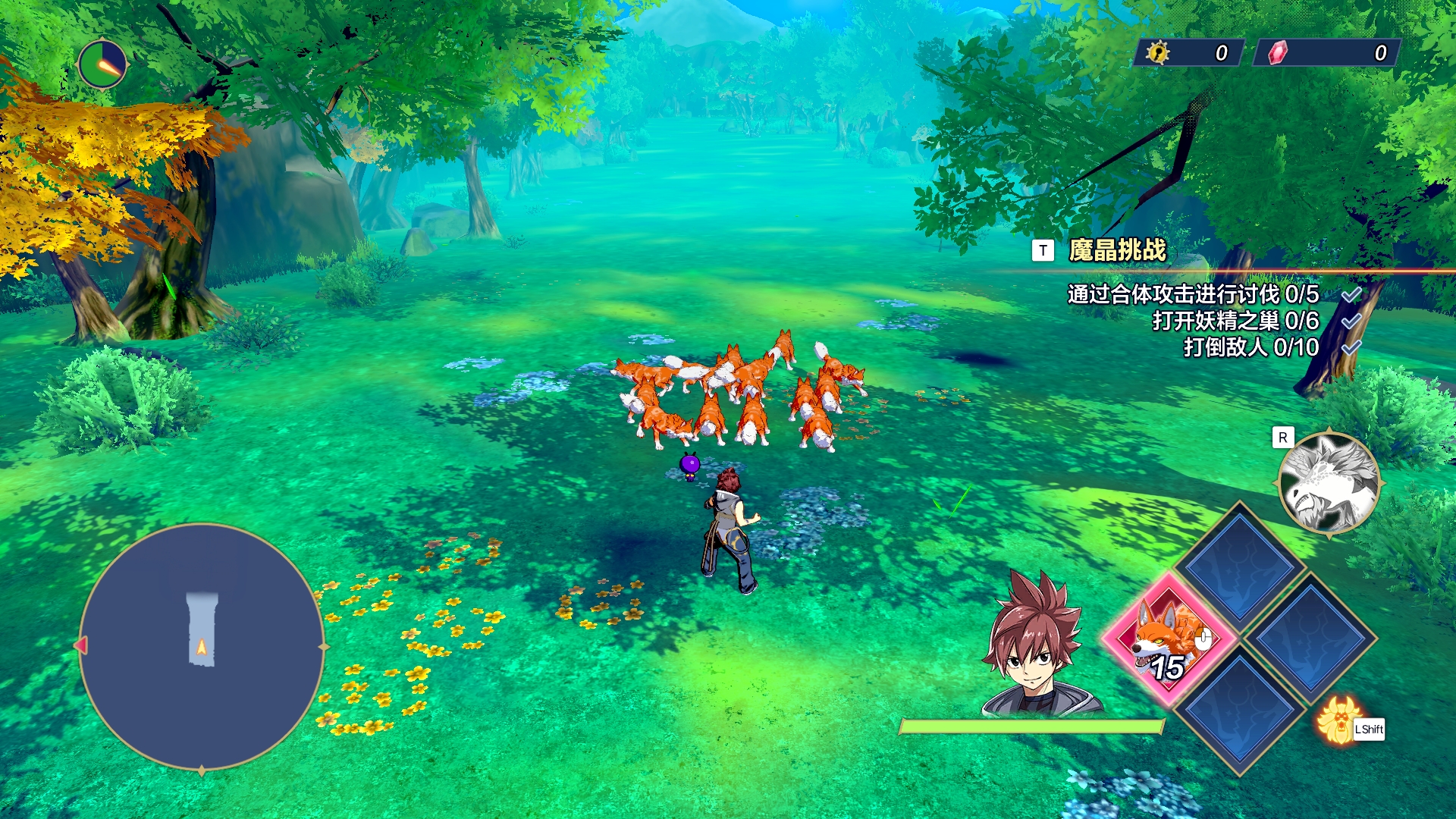Select the 打开妖精之巢 objective line
This screenshot has width=1456, height=819.
click(1235, 321)
